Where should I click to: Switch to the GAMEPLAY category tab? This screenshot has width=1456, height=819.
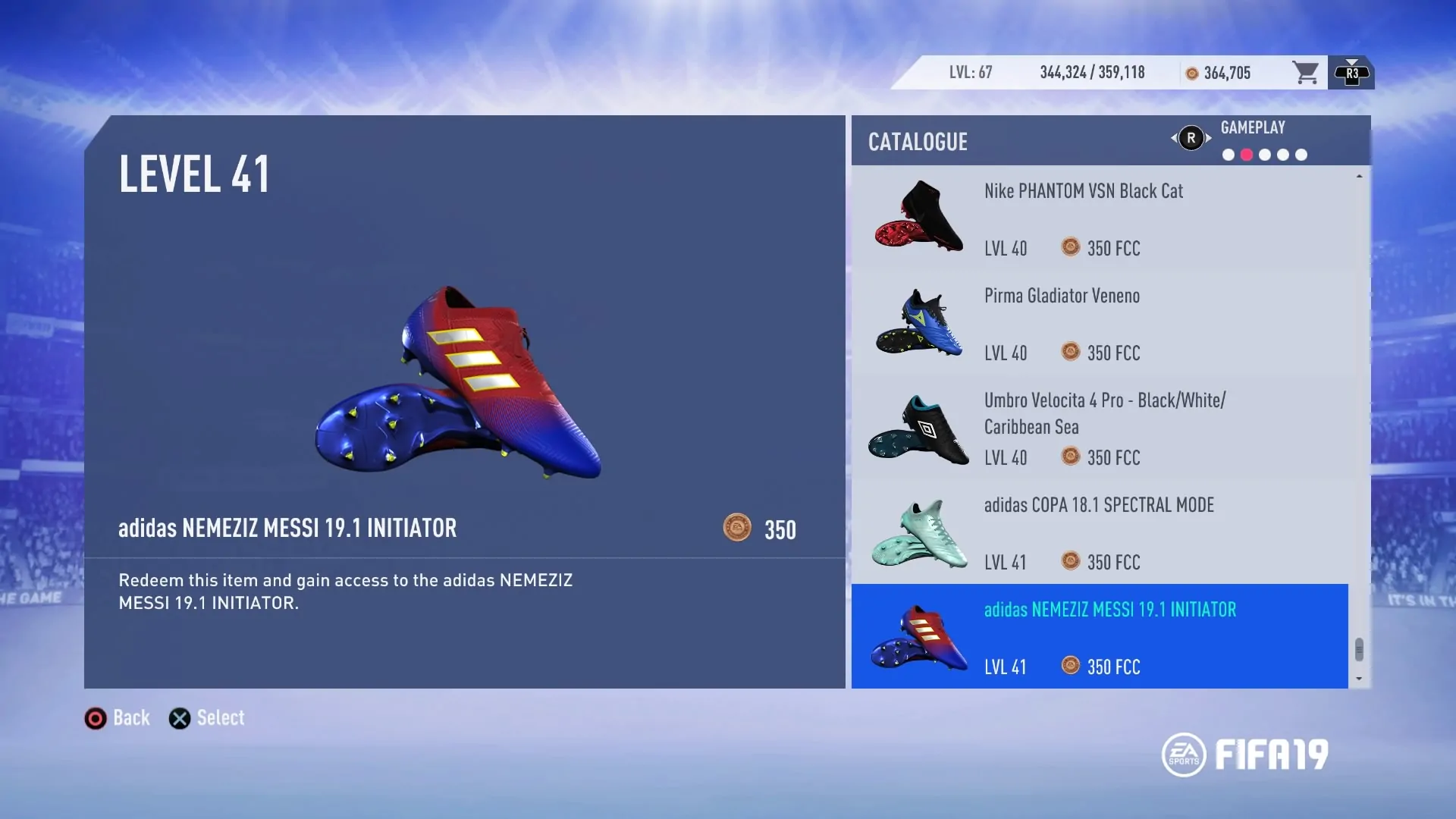[x=1253, y=127]
